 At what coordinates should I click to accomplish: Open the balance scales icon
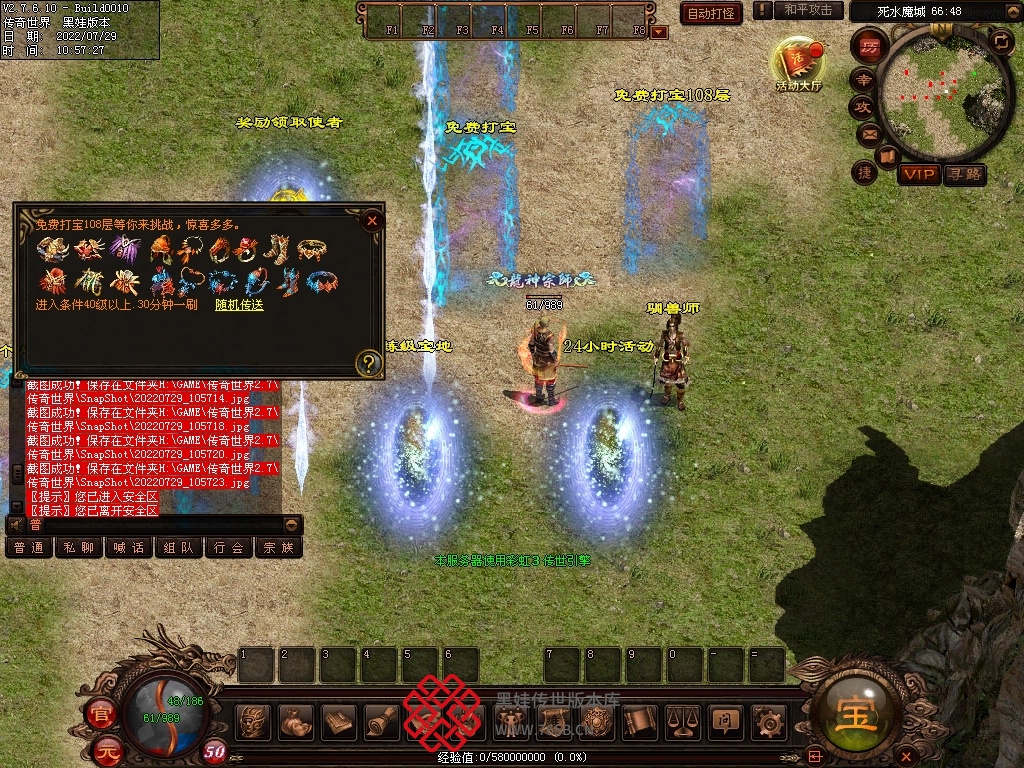pos(683,720)
